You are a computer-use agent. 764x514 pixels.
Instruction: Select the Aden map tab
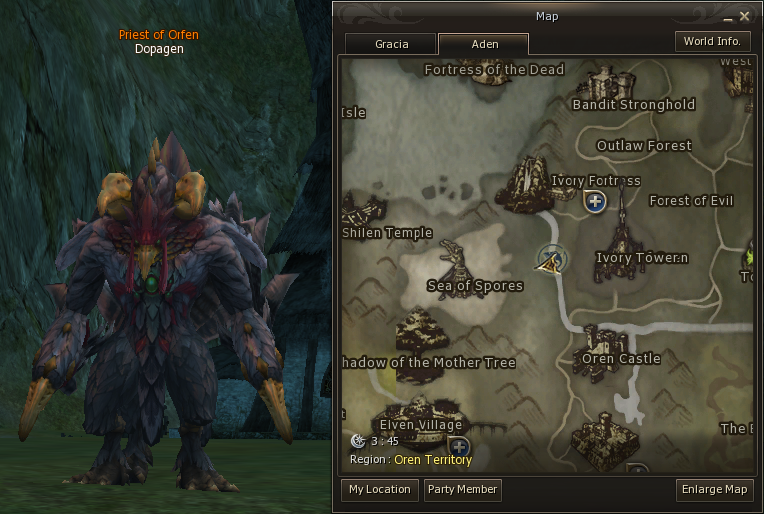[484, 44]
